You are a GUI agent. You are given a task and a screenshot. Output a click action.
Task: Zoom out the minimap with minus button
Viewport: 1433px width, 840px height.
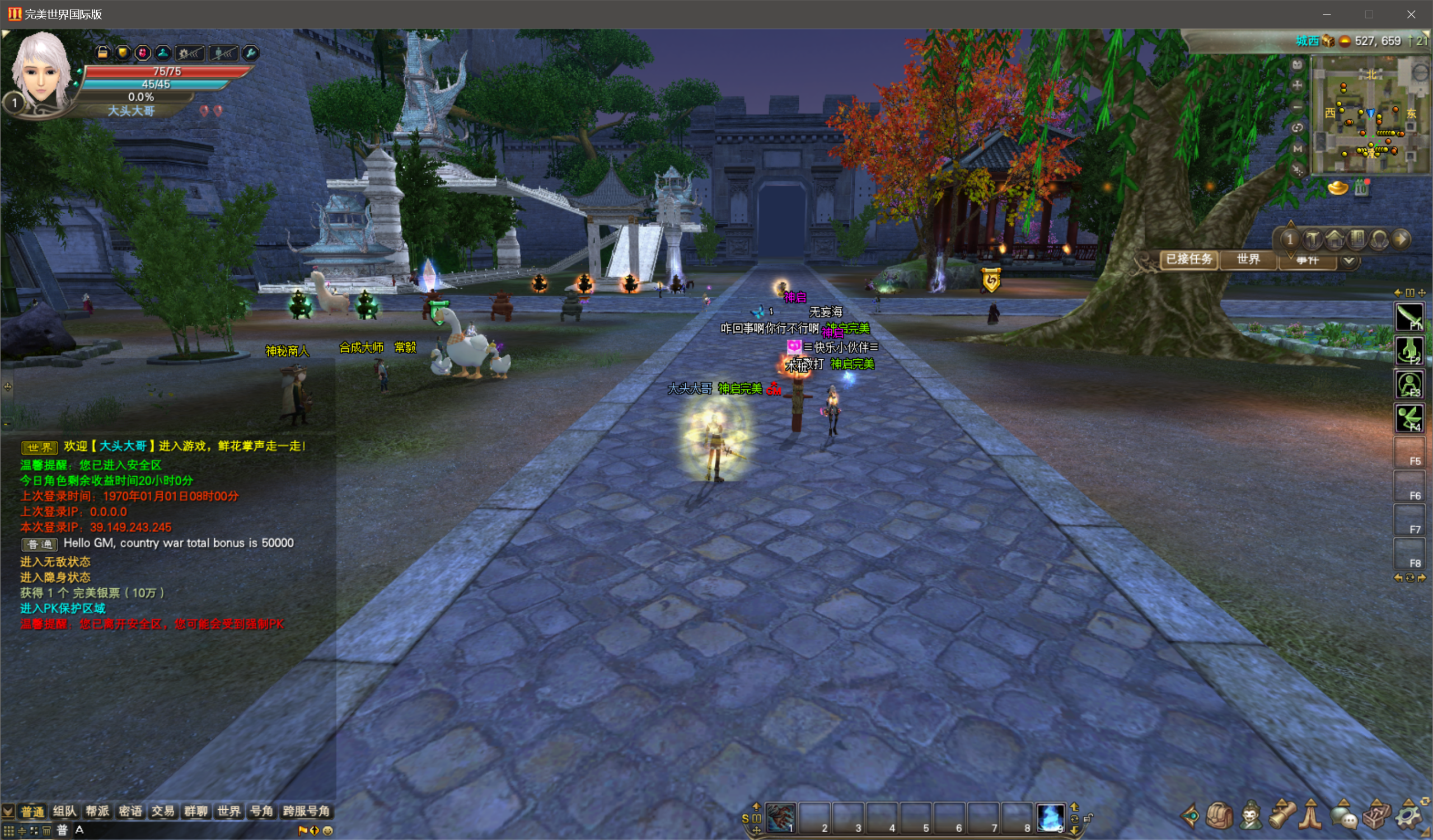click(x=1297, y=106)
